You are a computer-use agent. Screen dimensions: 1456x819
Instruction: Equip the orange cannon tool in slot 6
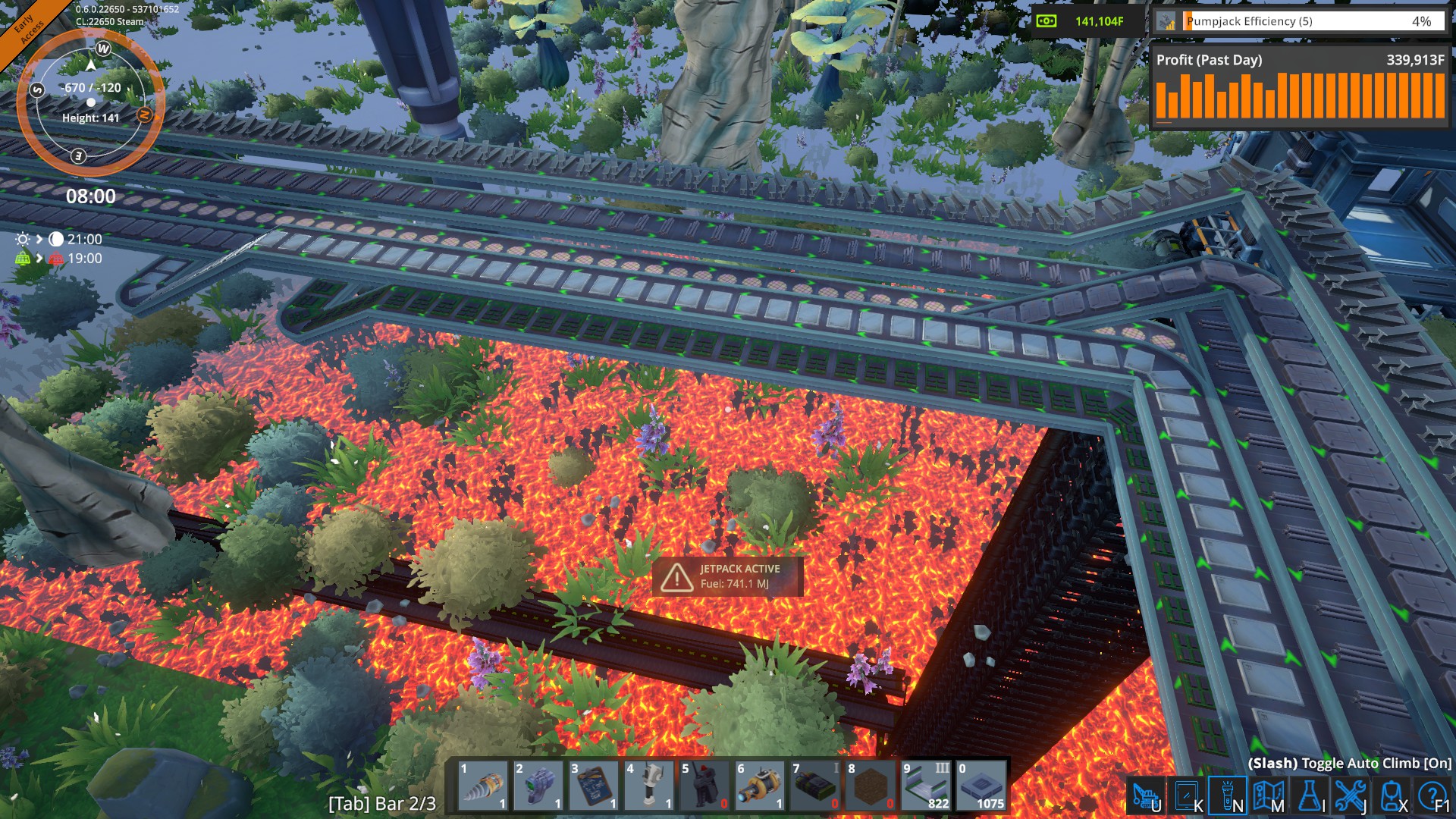760,786
